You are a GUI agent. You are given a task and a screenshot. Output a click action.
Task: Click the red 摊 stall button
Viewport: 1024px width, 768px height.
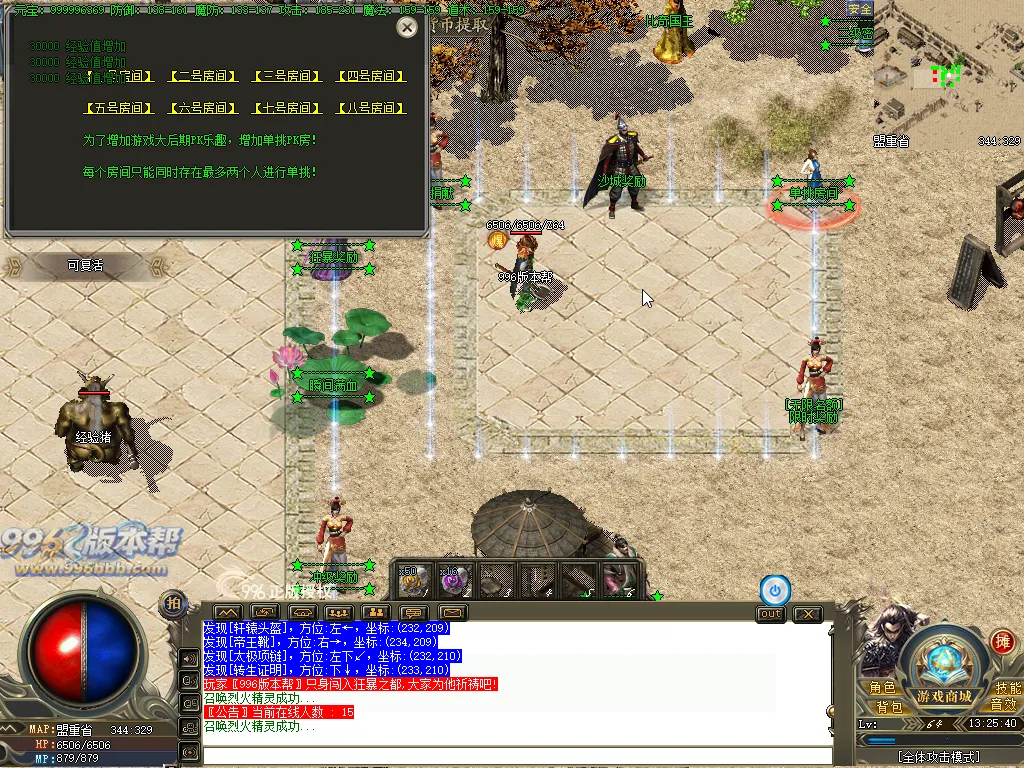point(1001,641)
